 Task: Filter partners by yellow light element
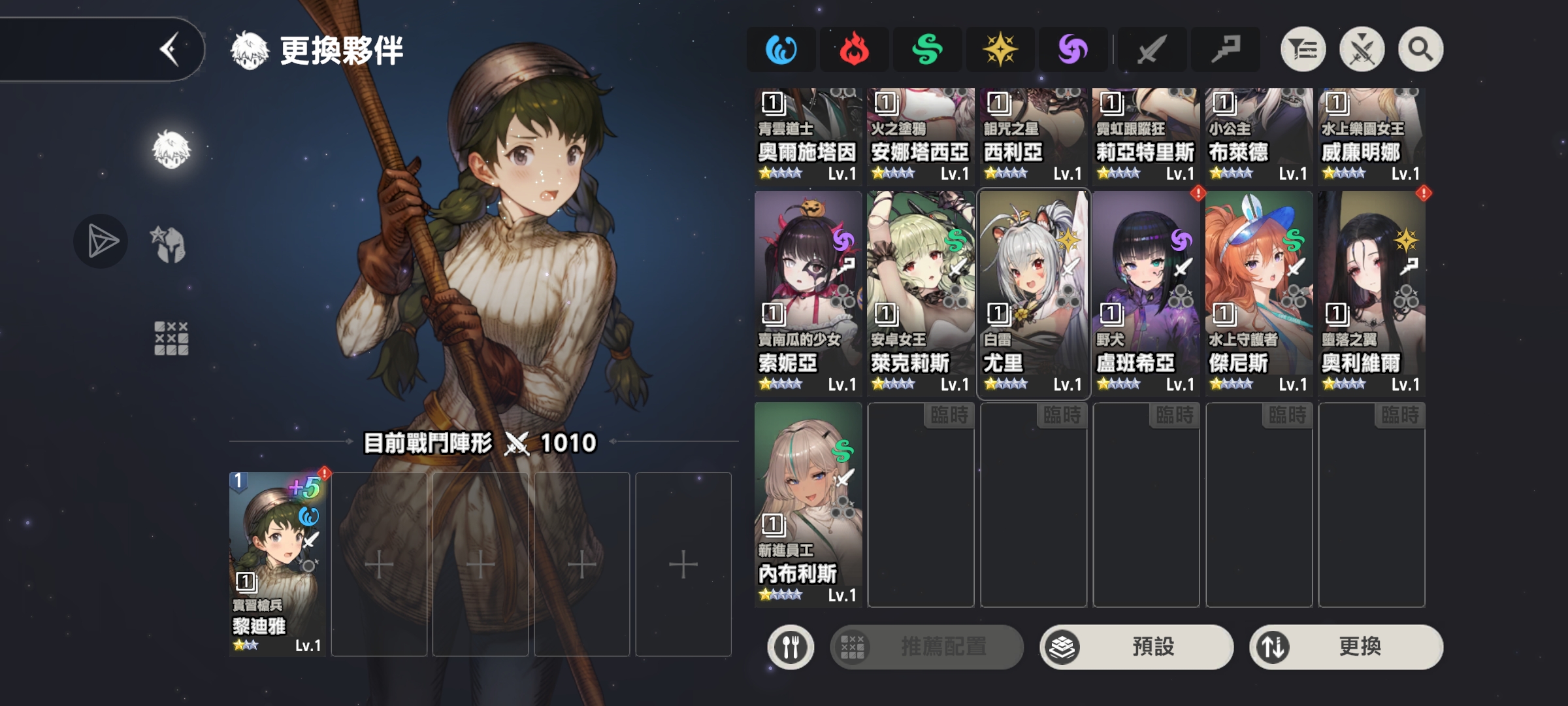[x=1000, y=50]
